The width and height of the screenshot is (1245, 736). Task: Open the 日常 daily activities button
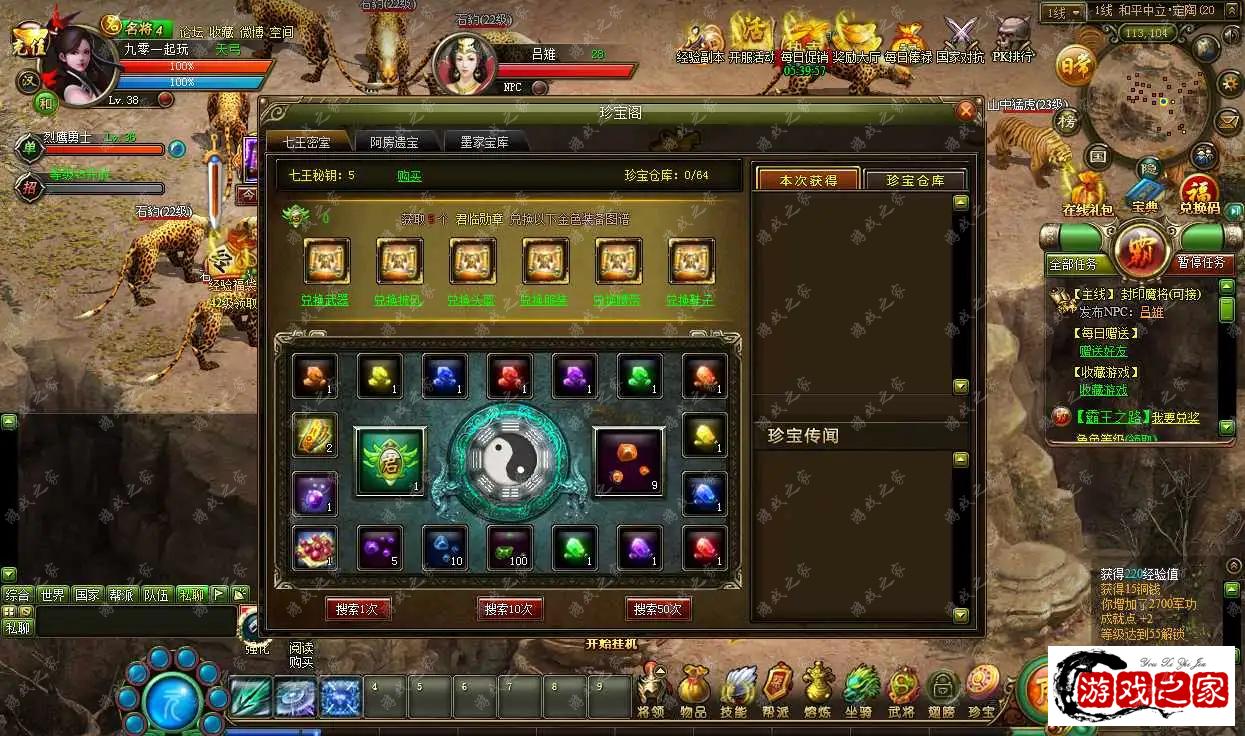coord(1075,62)
